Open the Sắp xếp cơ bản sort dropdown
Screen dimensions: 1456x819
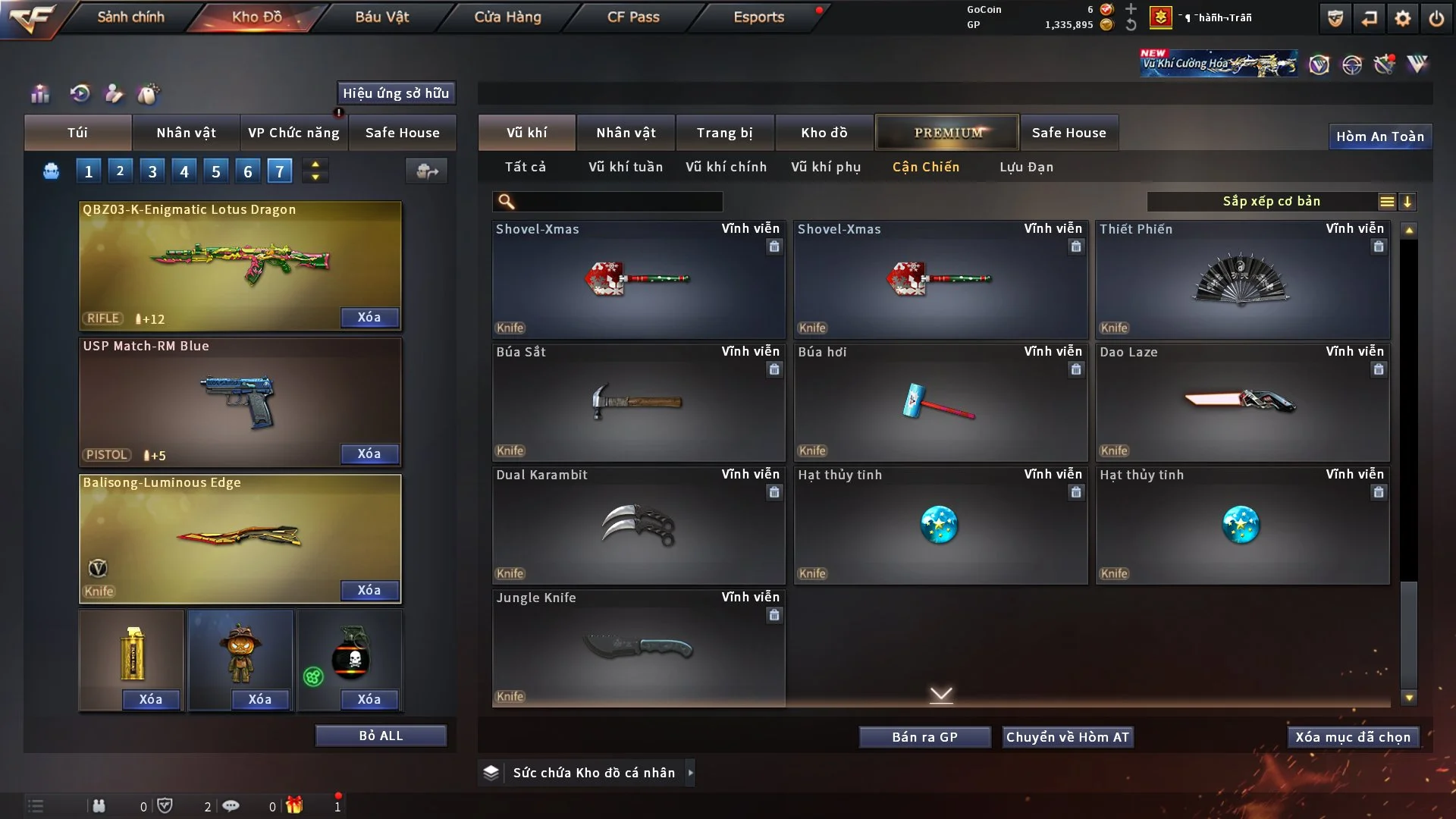(1271, 202)
